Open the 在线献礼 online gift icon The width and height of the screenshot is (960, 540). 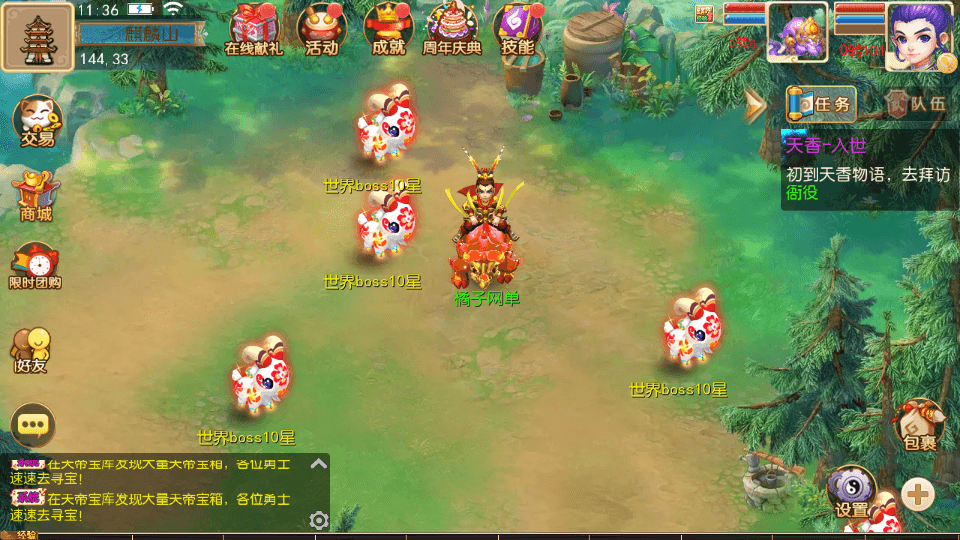tap(252, 28)
